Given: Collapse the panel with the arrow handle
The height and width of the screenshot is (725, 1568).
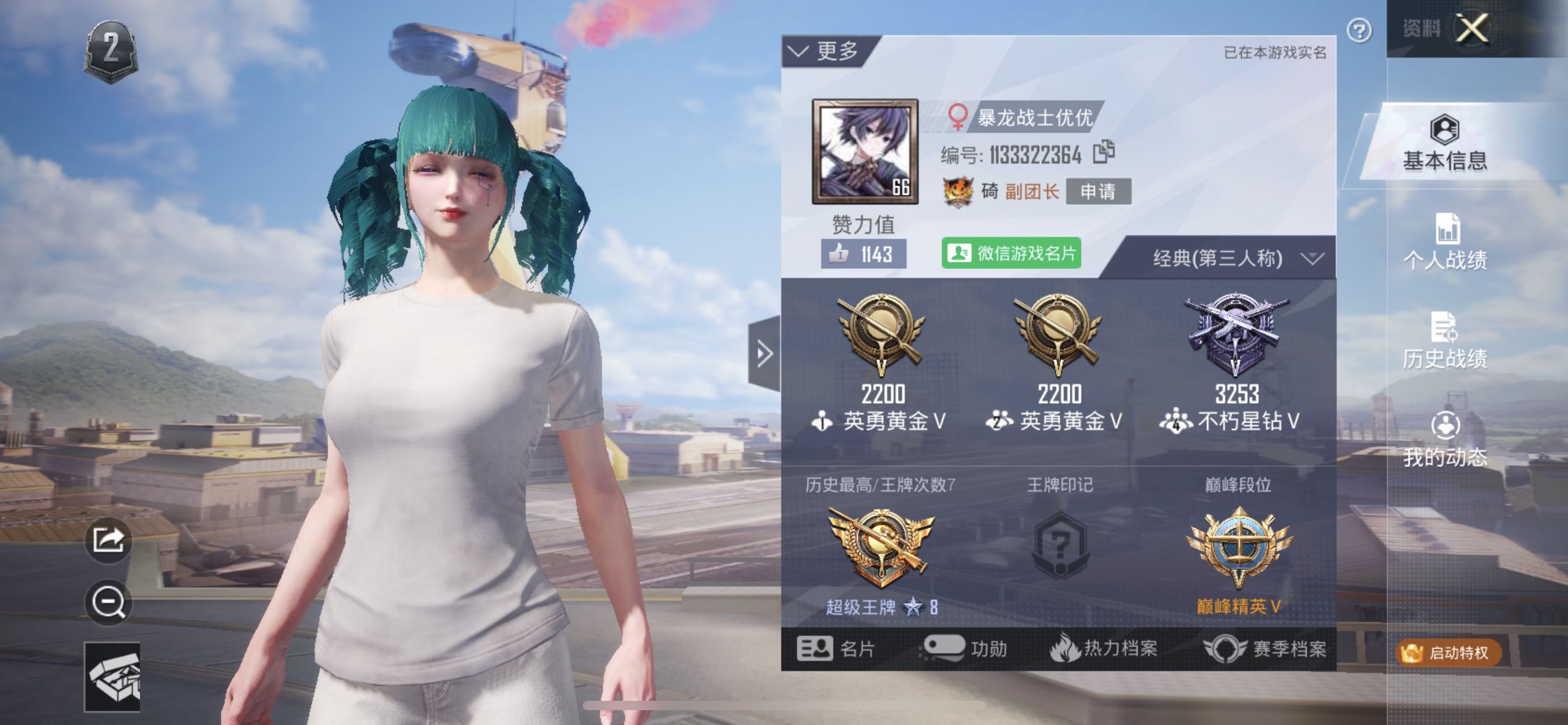Looking at the screenshot, I should pos(765,354).
